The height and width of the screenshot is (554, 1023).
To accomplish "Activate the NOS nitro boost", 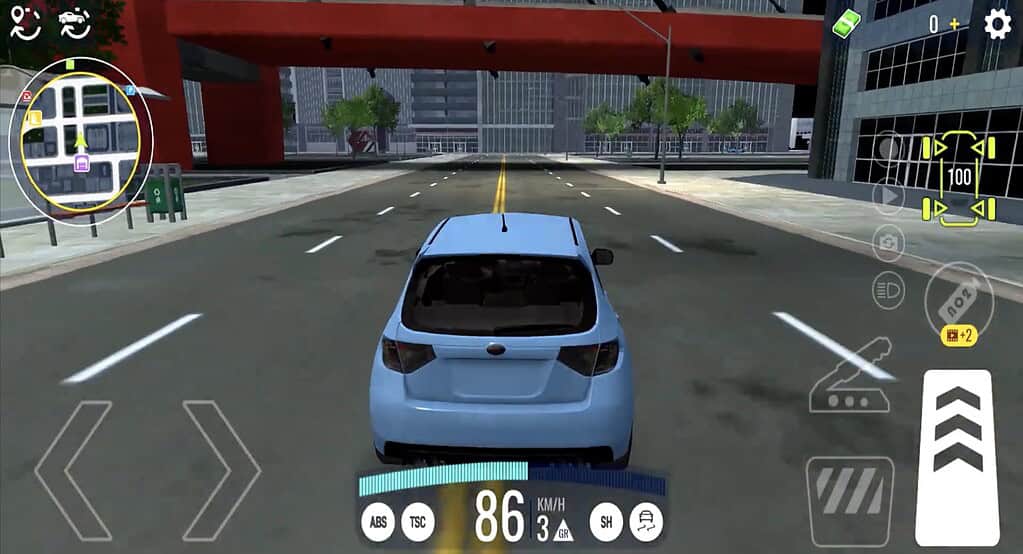I will 959,297.
